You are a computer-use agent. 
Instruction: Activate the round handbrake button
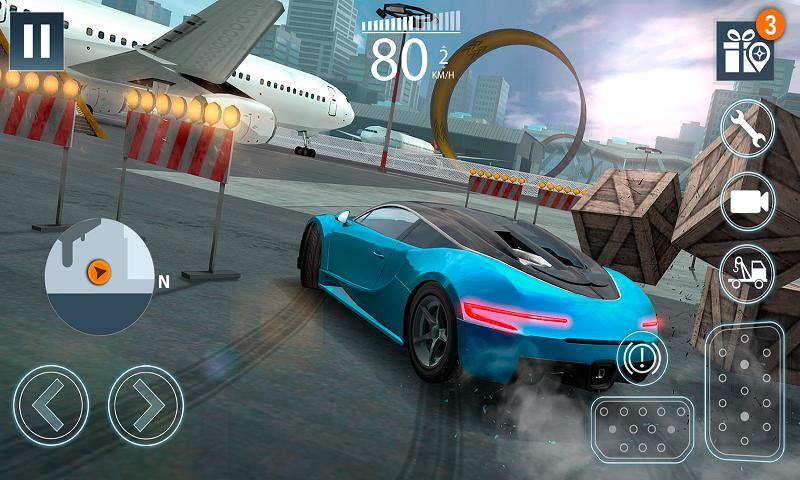(x=641, y=356)
